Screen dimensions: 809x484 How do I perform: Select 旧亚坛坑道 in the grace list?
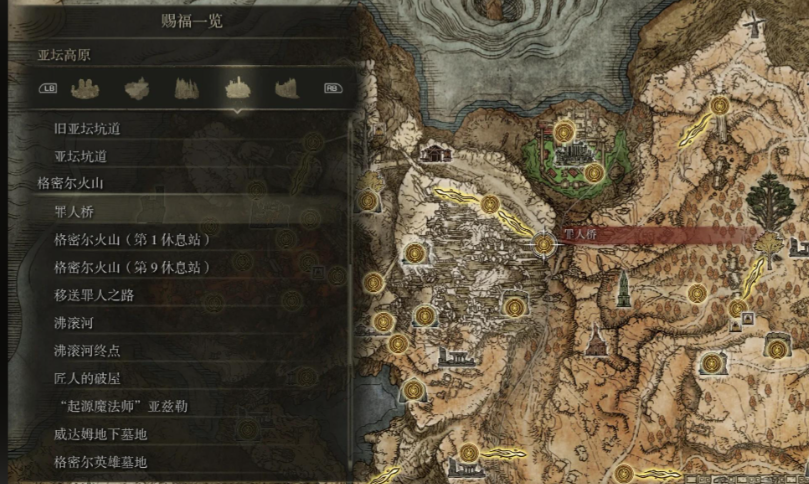pyautogui.click(x=87, y=129)
